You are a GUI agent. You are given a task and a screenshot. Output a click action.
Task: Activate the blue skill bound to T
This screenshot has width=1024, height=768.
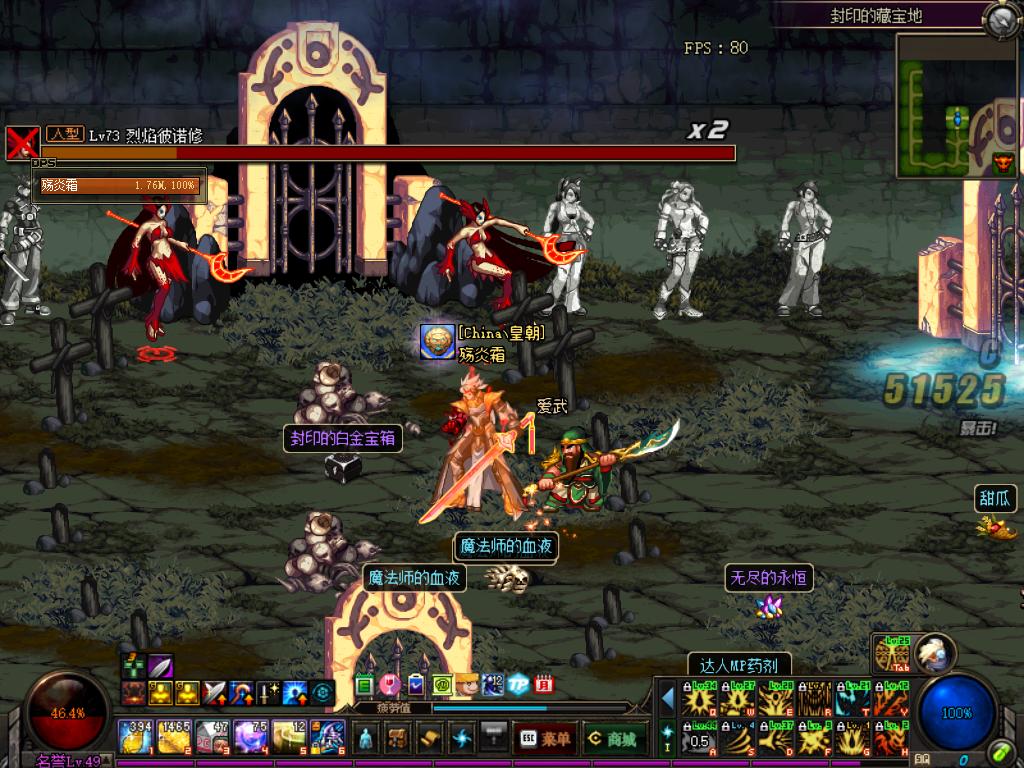[855, 698]
